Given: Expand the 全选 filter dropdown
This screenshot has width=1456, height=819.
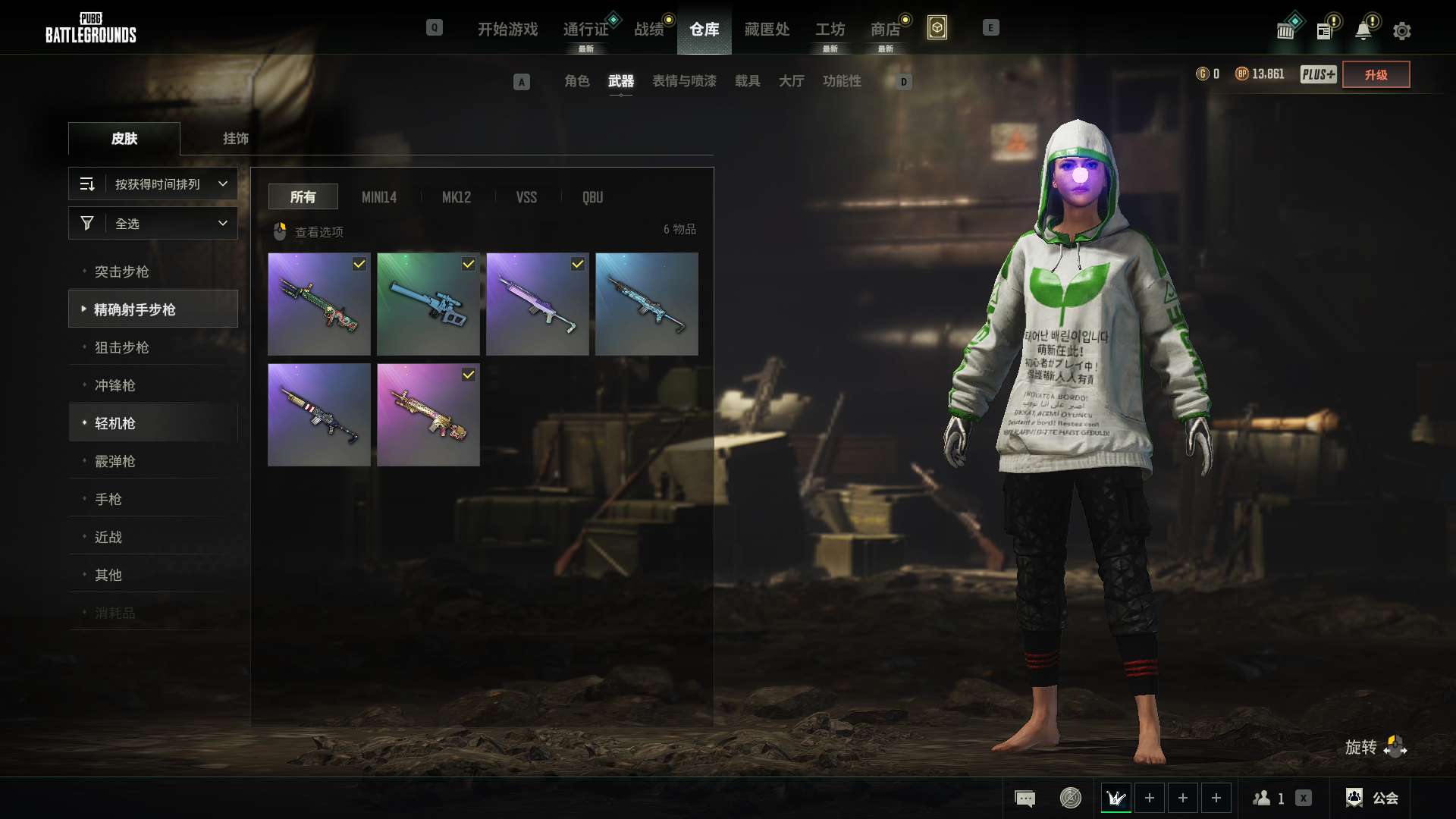Looking at the screenshot, I should pyautogui.click(x=153, y=224).
